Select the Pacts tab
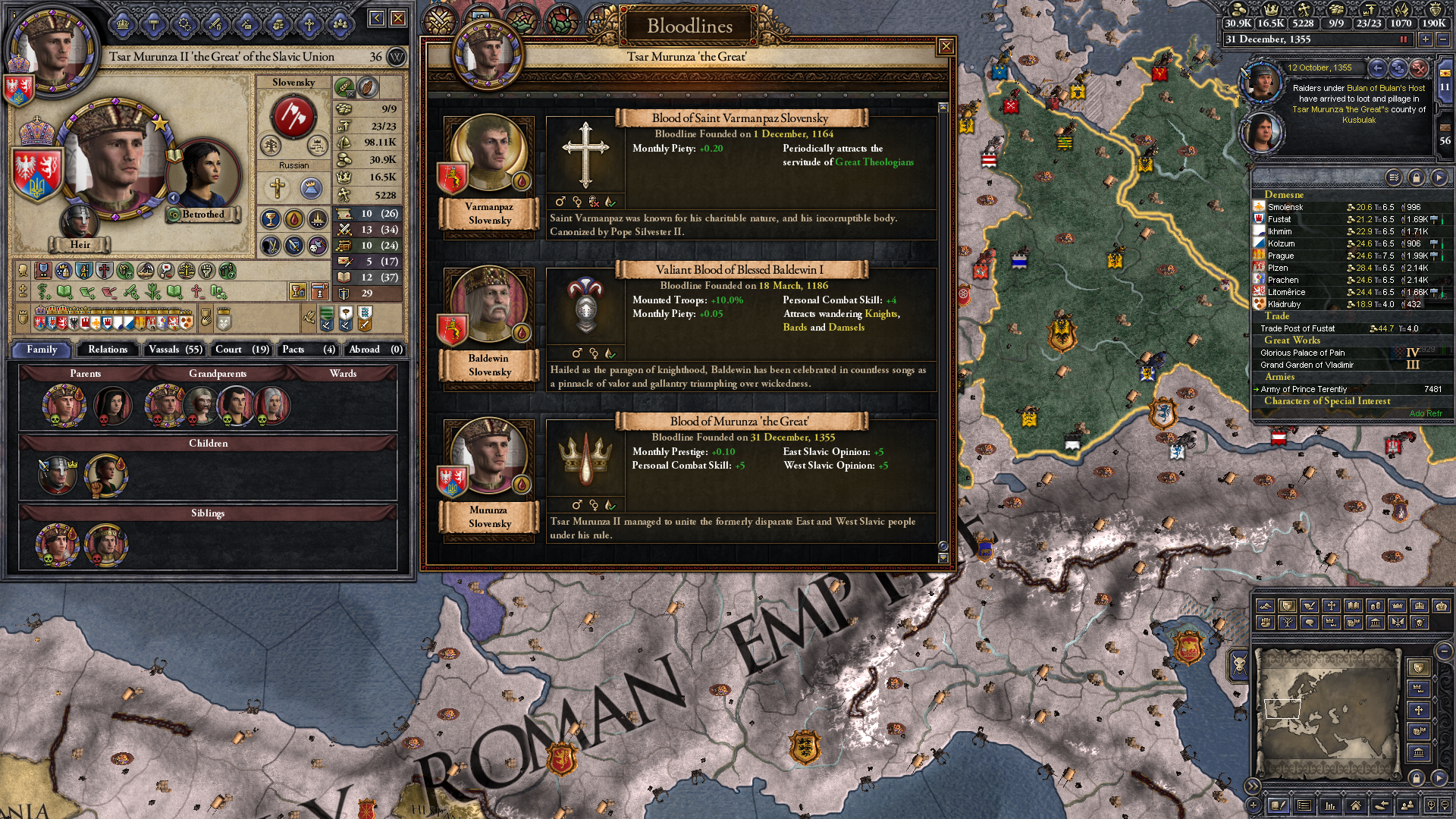Viewport: 1456px width, 819px height. point(308,350)
